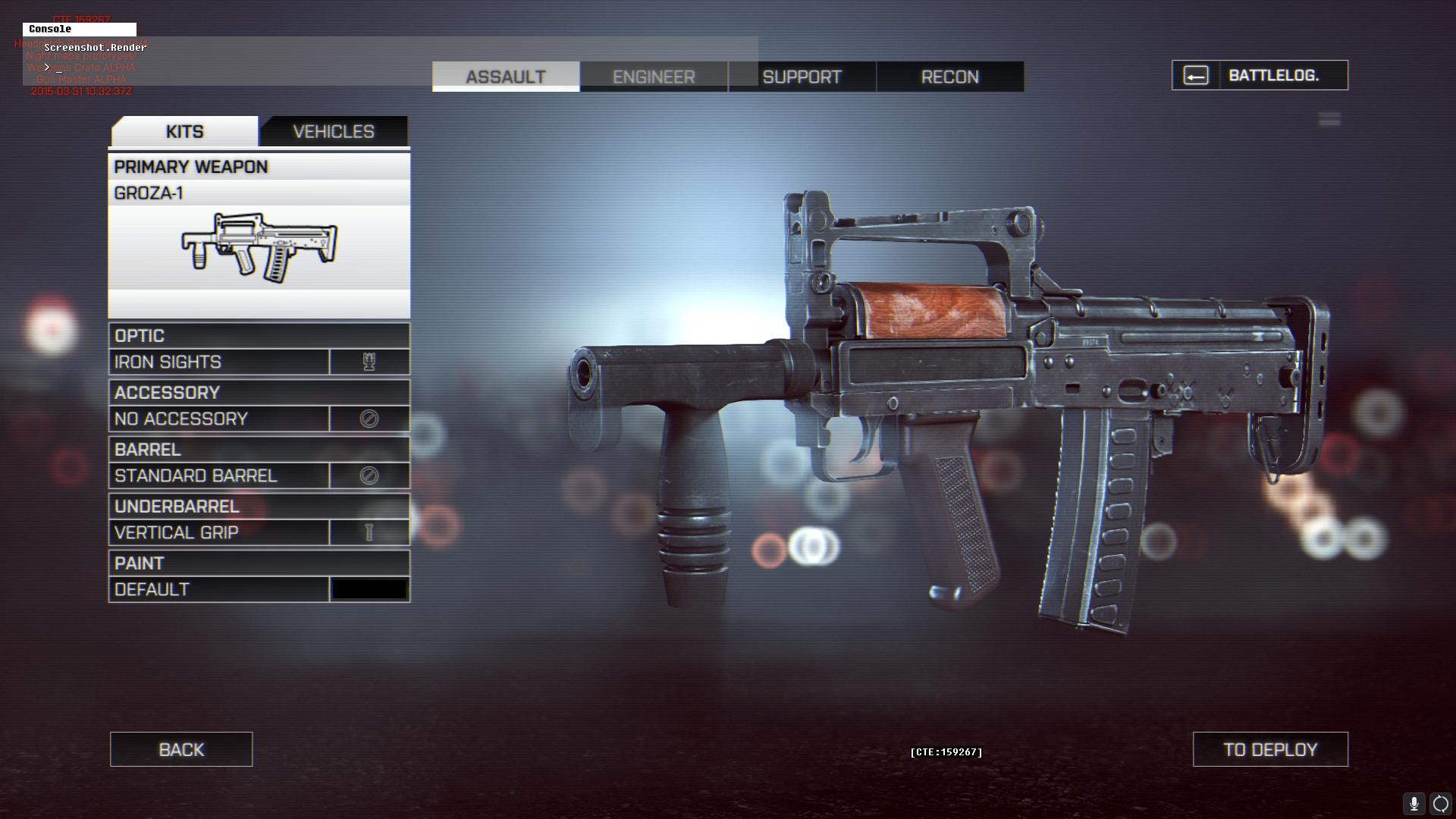Switch to the Vehicles tab
1456x819 pixels.
(334, 131)
